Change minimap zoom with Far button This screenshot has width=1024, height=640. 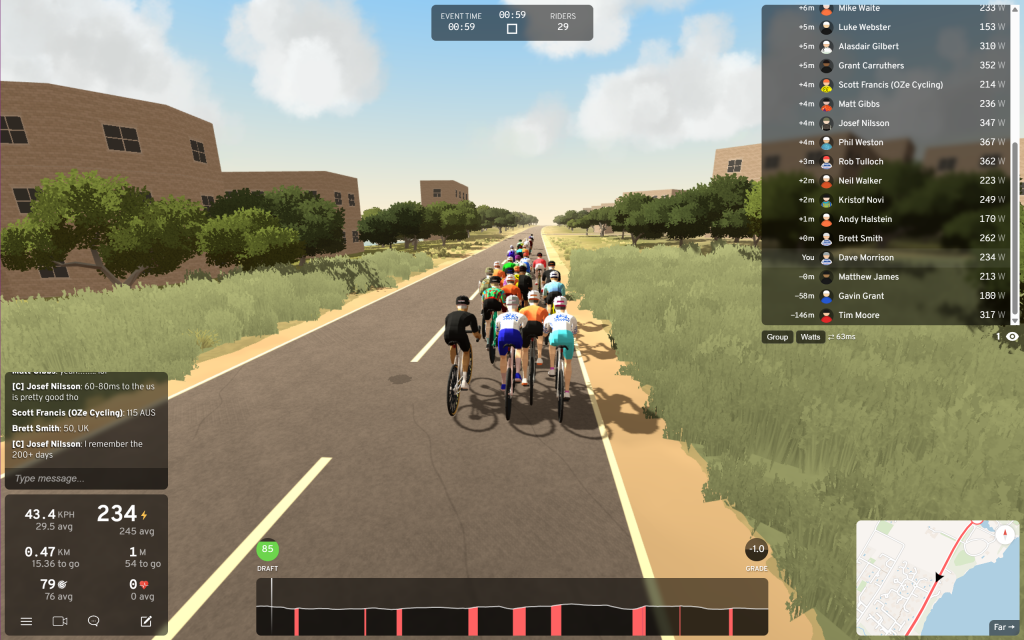click(1003, 627)
